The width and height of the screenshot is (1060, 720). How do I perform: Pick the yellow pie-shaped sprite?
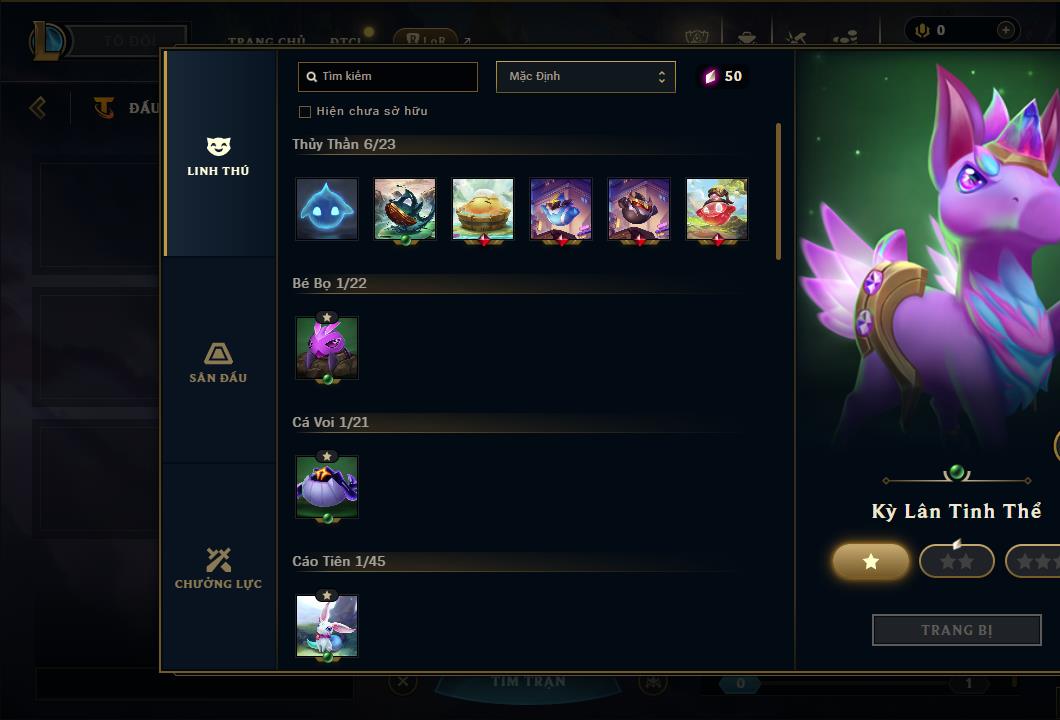pyautogui.click(x=483, y=209)
